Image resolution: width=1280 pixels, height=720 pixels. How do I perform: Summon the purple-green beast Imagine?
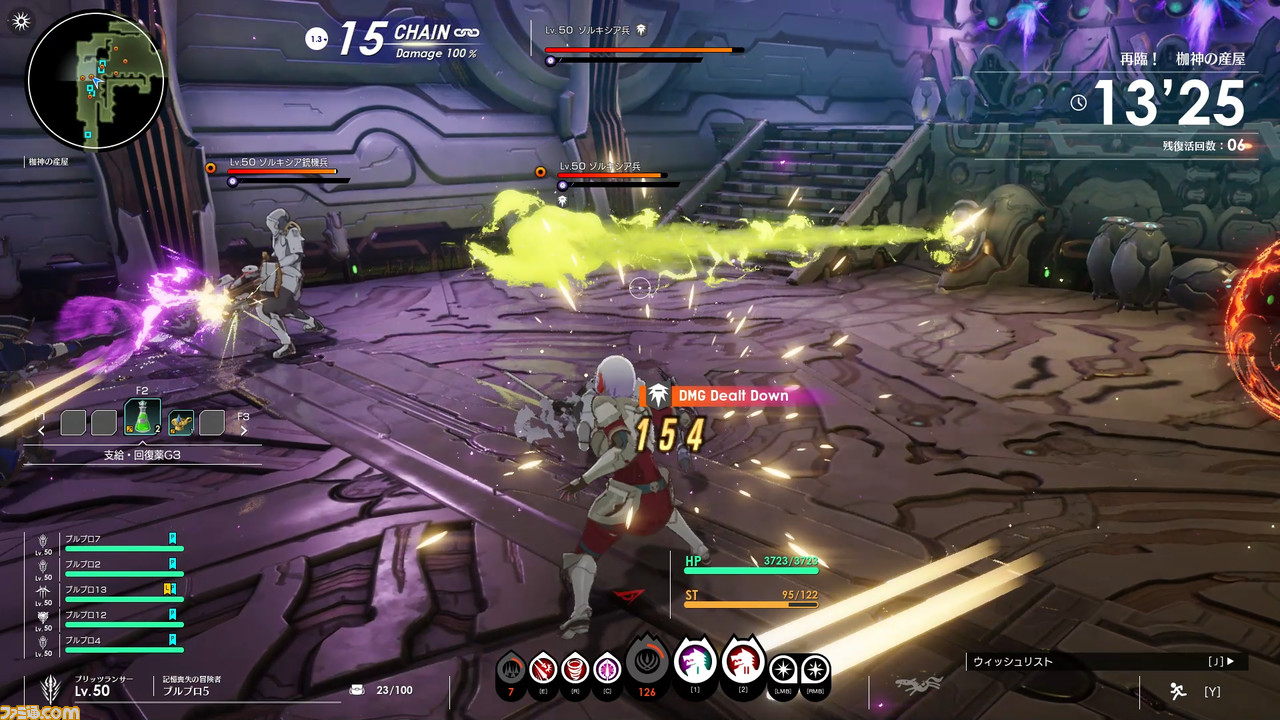click(x=695, y=660)
